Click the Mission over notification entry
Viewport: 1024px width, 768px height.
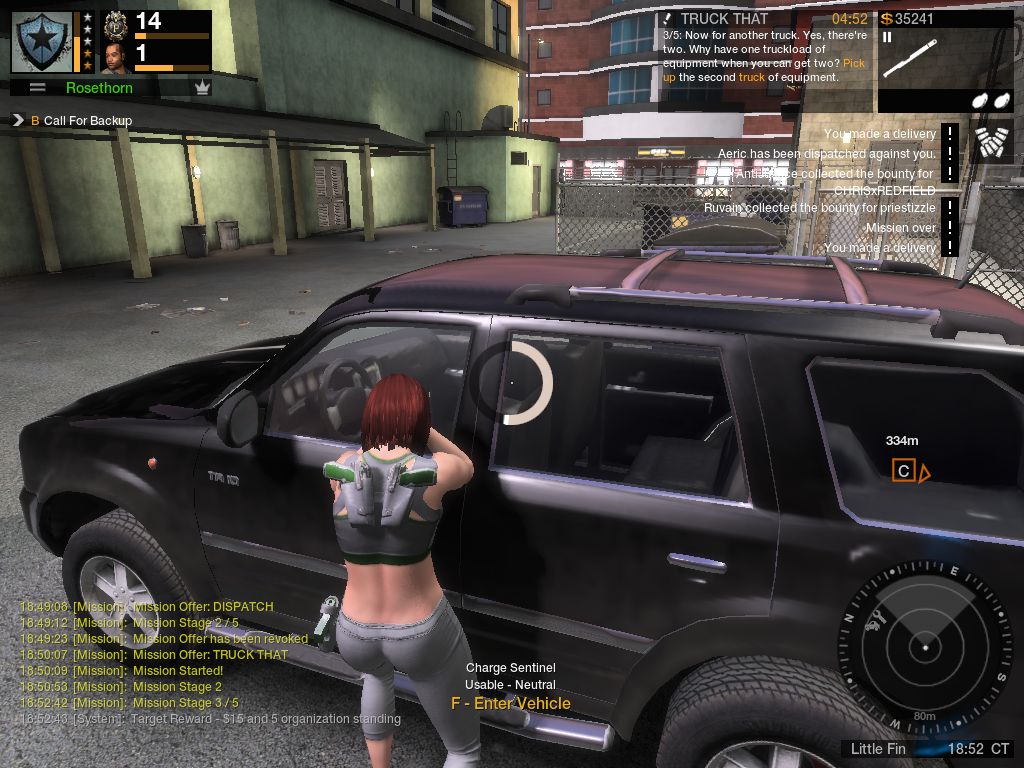pyautogui.click(x=901, y=228)
